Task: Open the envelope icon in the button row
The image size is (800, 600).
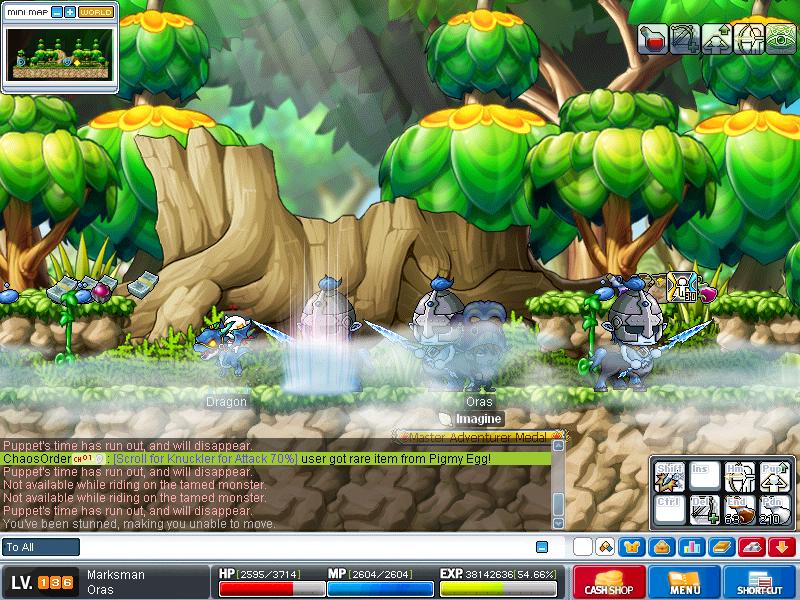Action: [662, 547]
